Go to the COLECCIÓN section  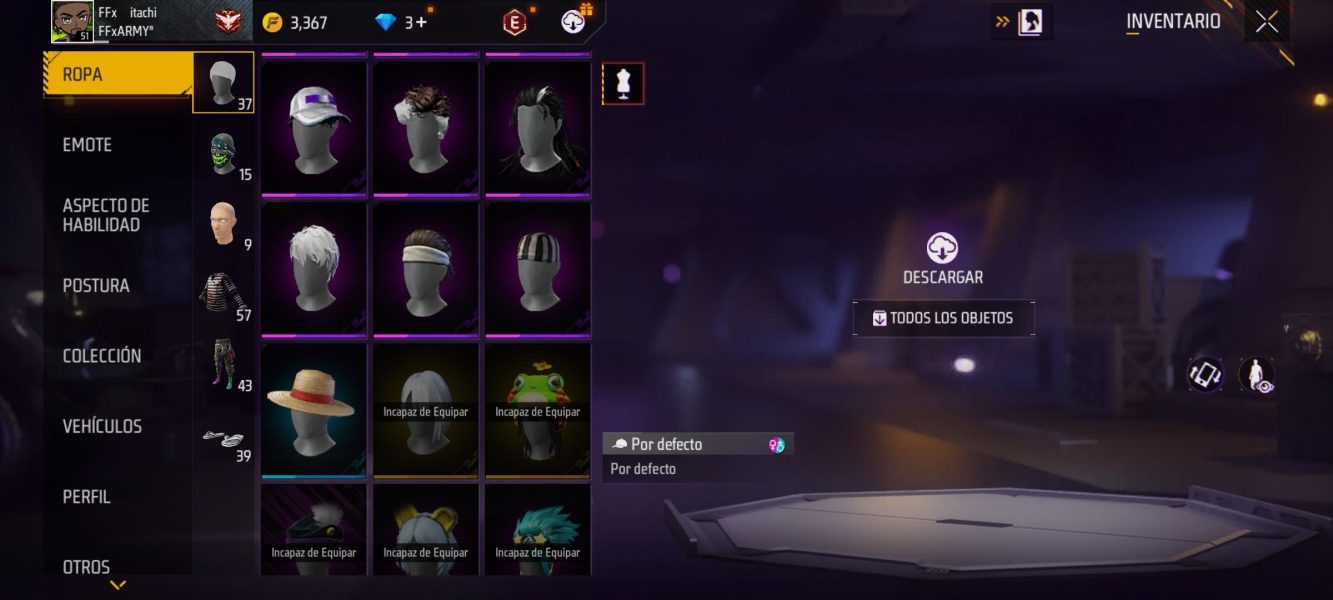102,356
